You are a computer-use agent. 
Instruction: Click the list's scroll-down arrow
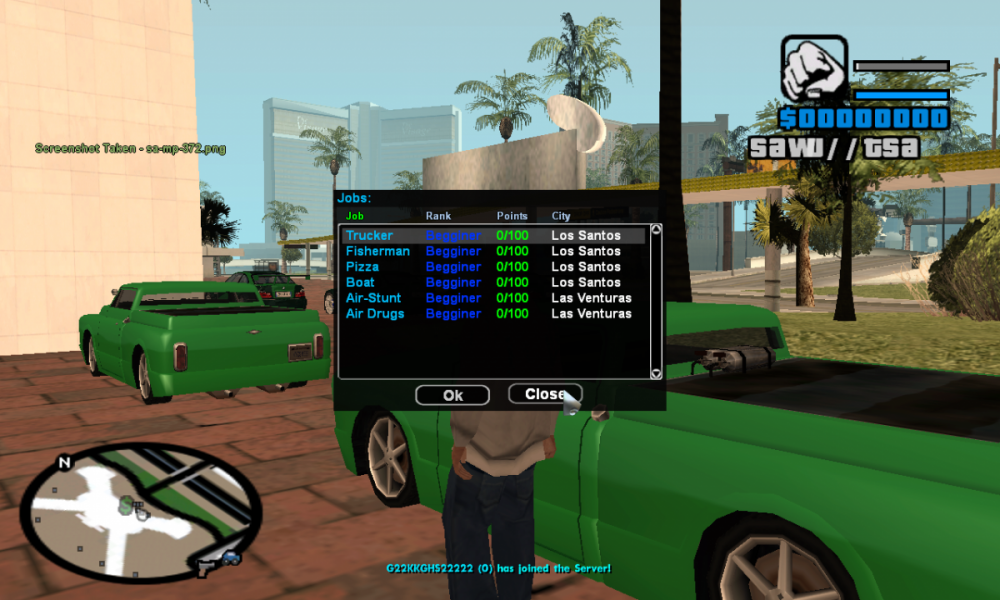656,373
